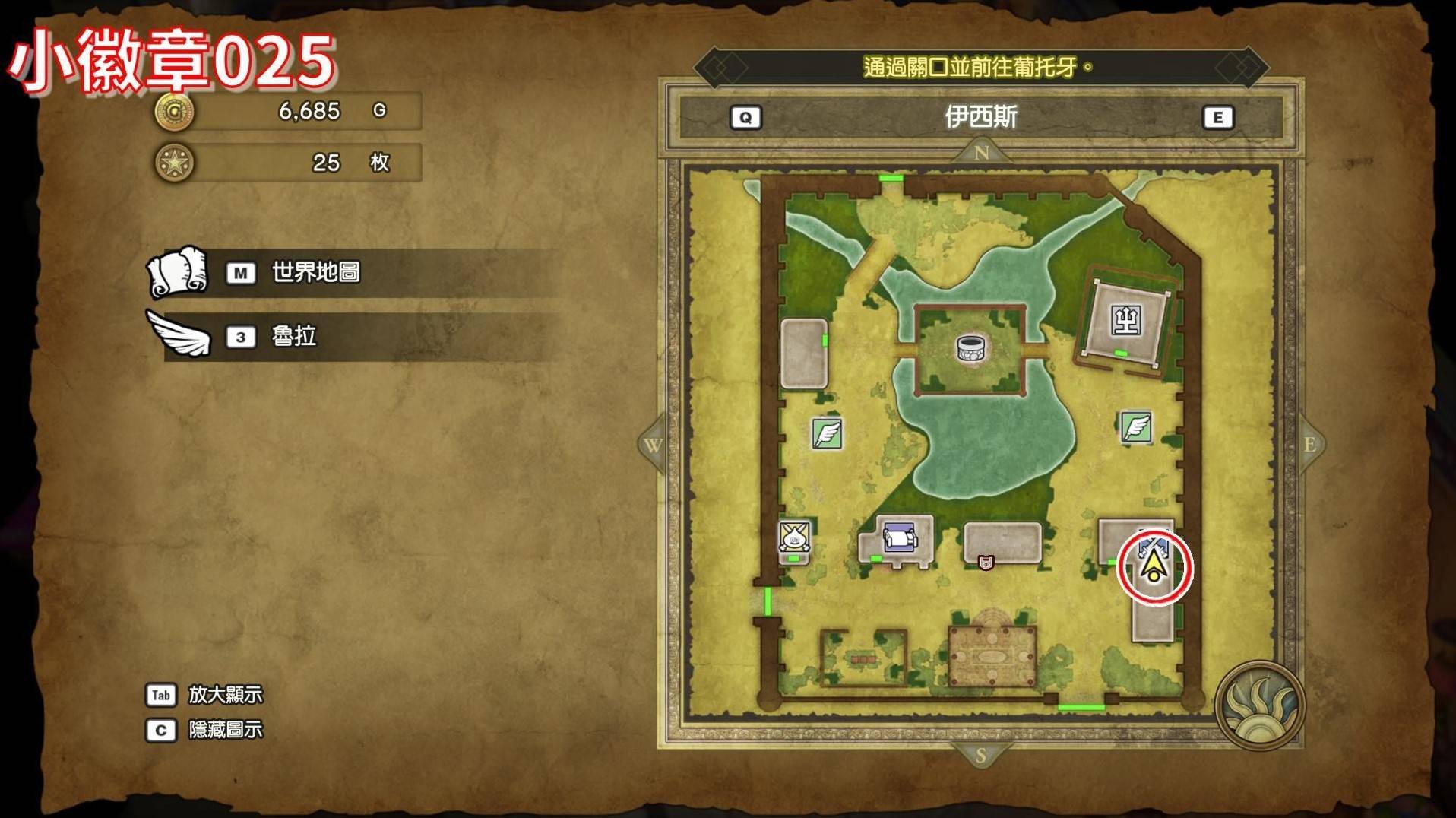Select the inn bed icon on the map
The height and width of the screenshot is (818, 1456).
(900, 539)
